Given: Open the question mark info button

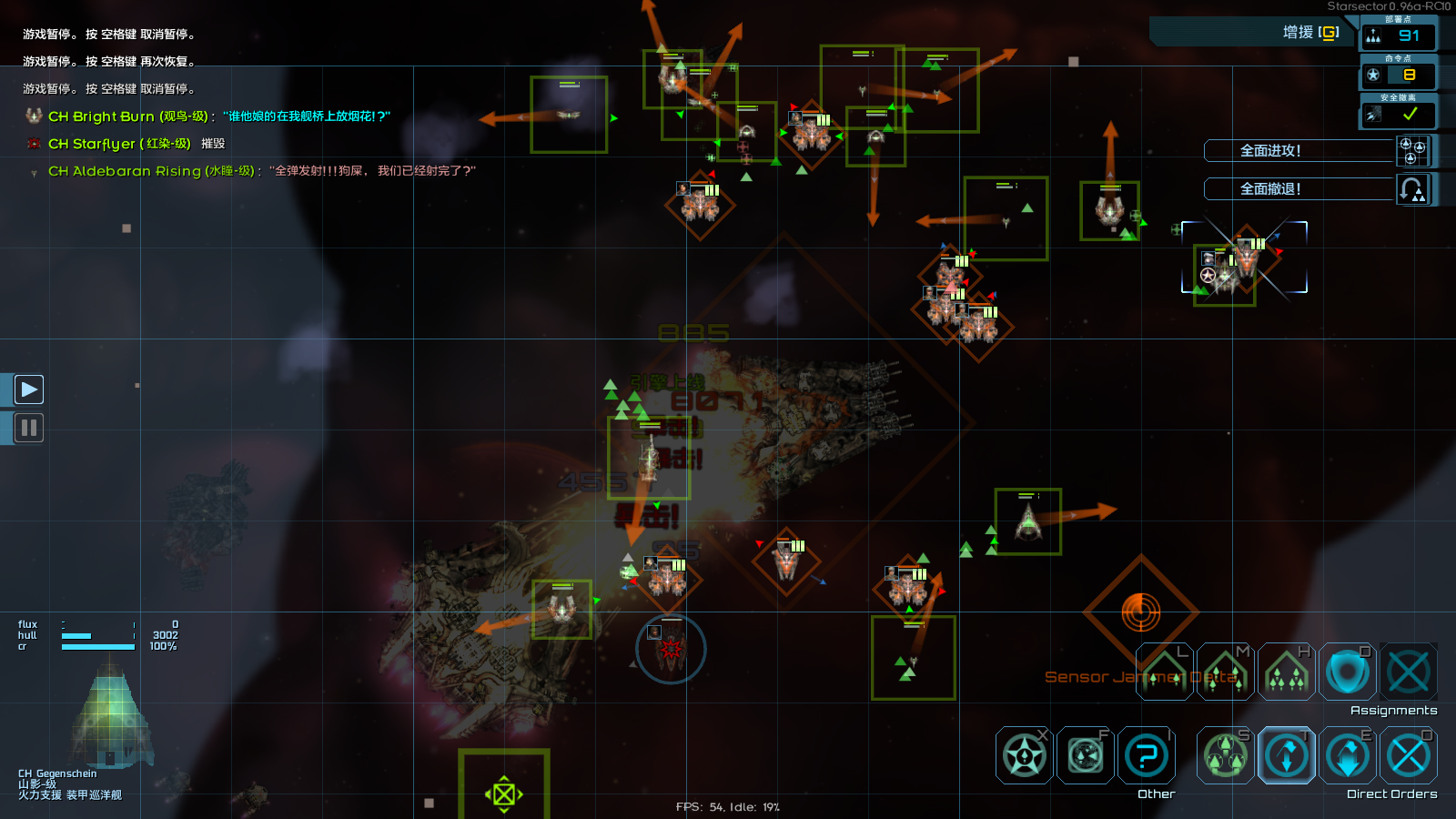Looking at the screenshot, I should click(1147, 755).
